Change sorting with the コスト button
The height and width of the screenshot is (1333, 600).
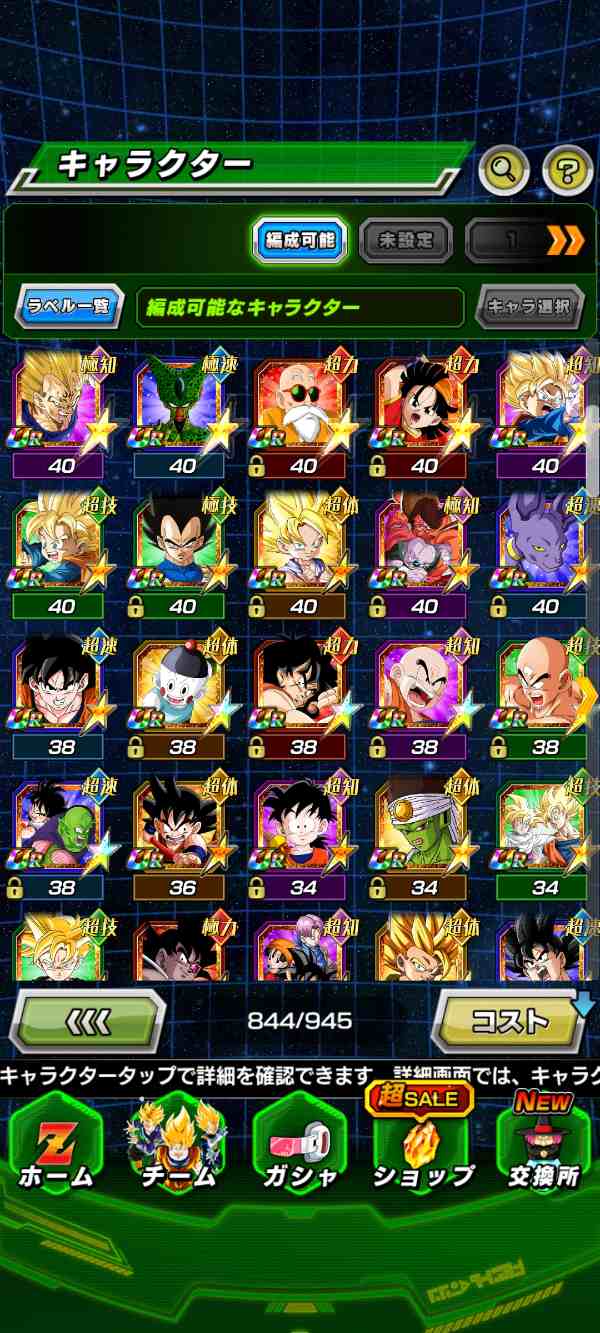(511, 1021)
